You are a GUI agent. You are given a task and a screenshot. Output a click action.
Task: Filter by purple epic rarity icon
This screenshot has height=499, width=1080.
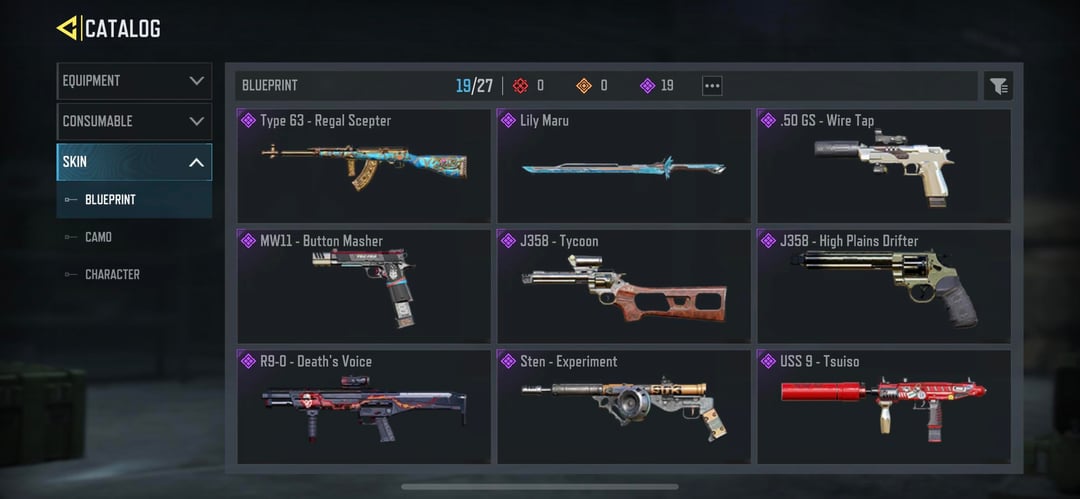coord(648,86)
